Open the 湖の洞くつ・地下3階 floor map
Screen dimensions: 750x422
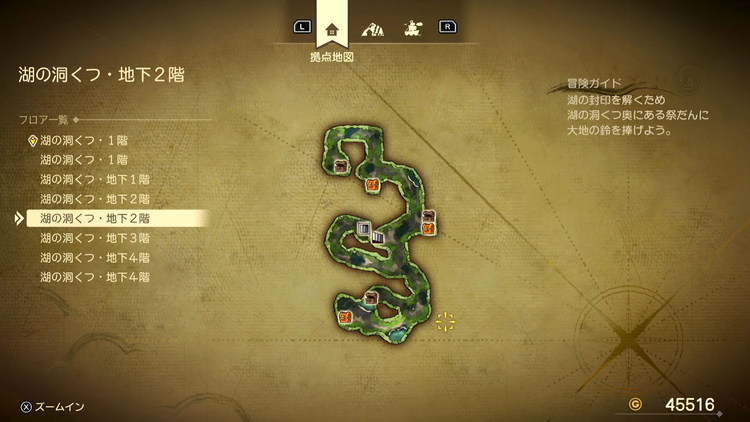click(95, 238)
